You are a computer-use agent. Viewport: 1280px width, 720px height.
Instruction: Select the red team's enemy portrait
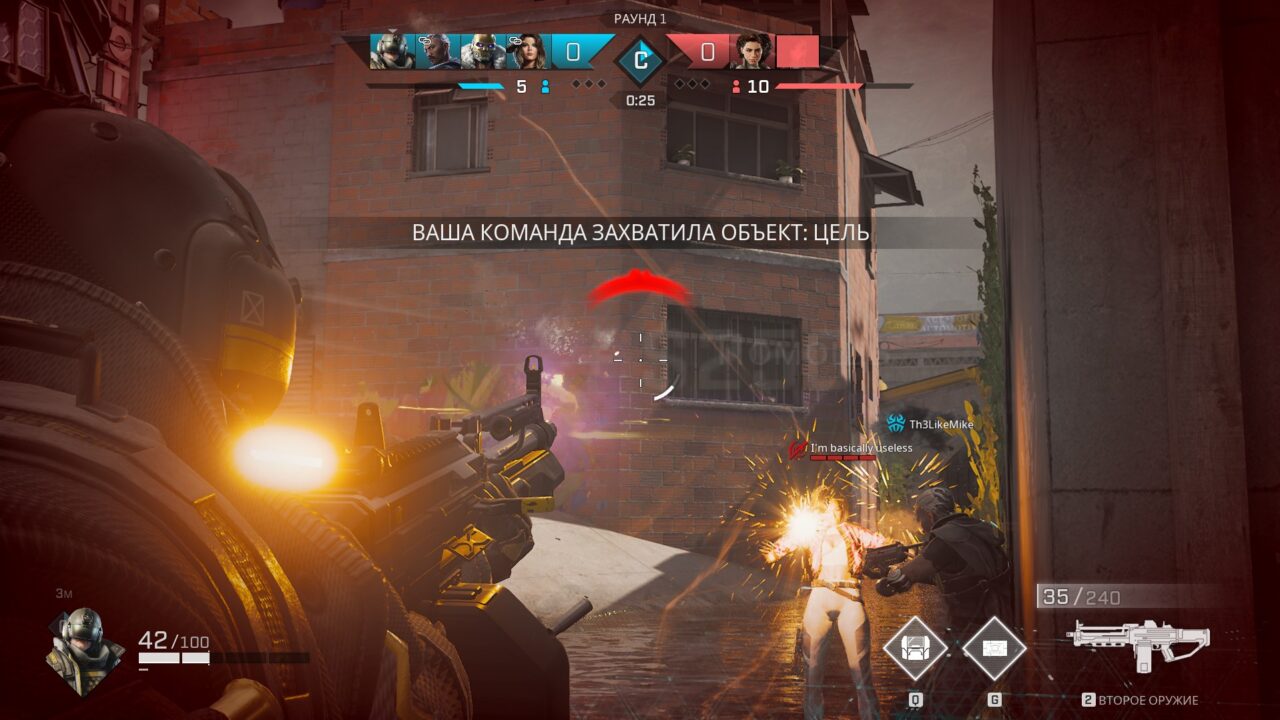(750, 51)
